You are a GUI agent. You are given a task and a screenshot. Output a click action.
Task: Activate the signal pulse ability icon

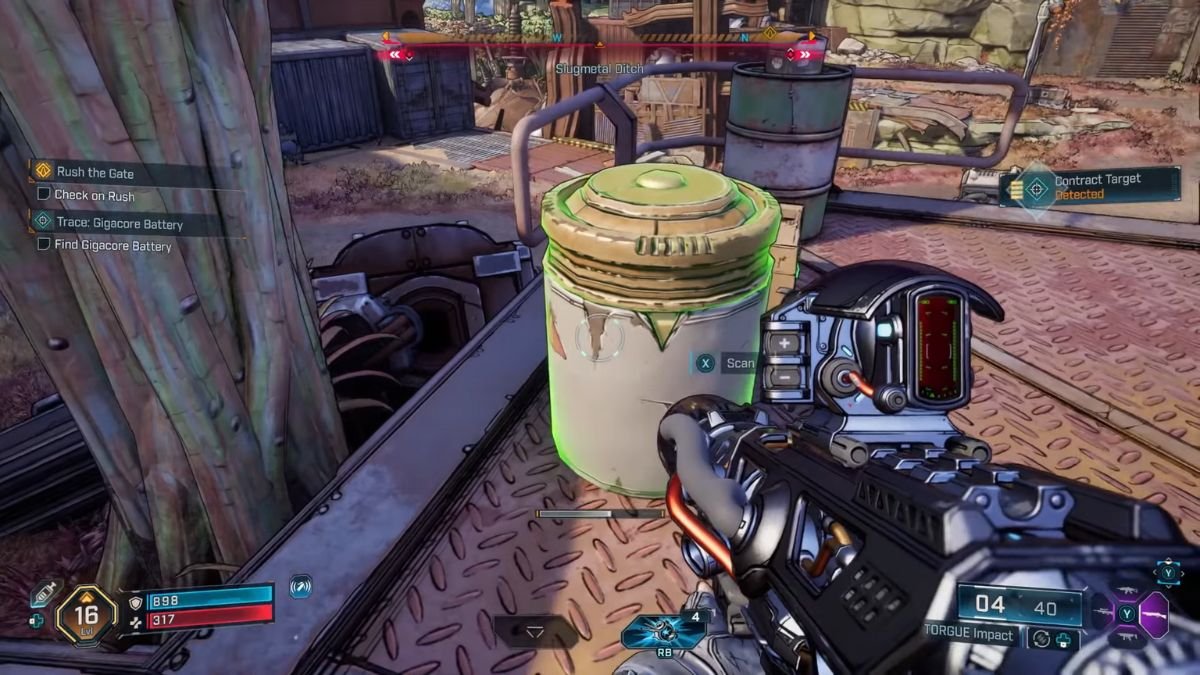coord(300,587)
